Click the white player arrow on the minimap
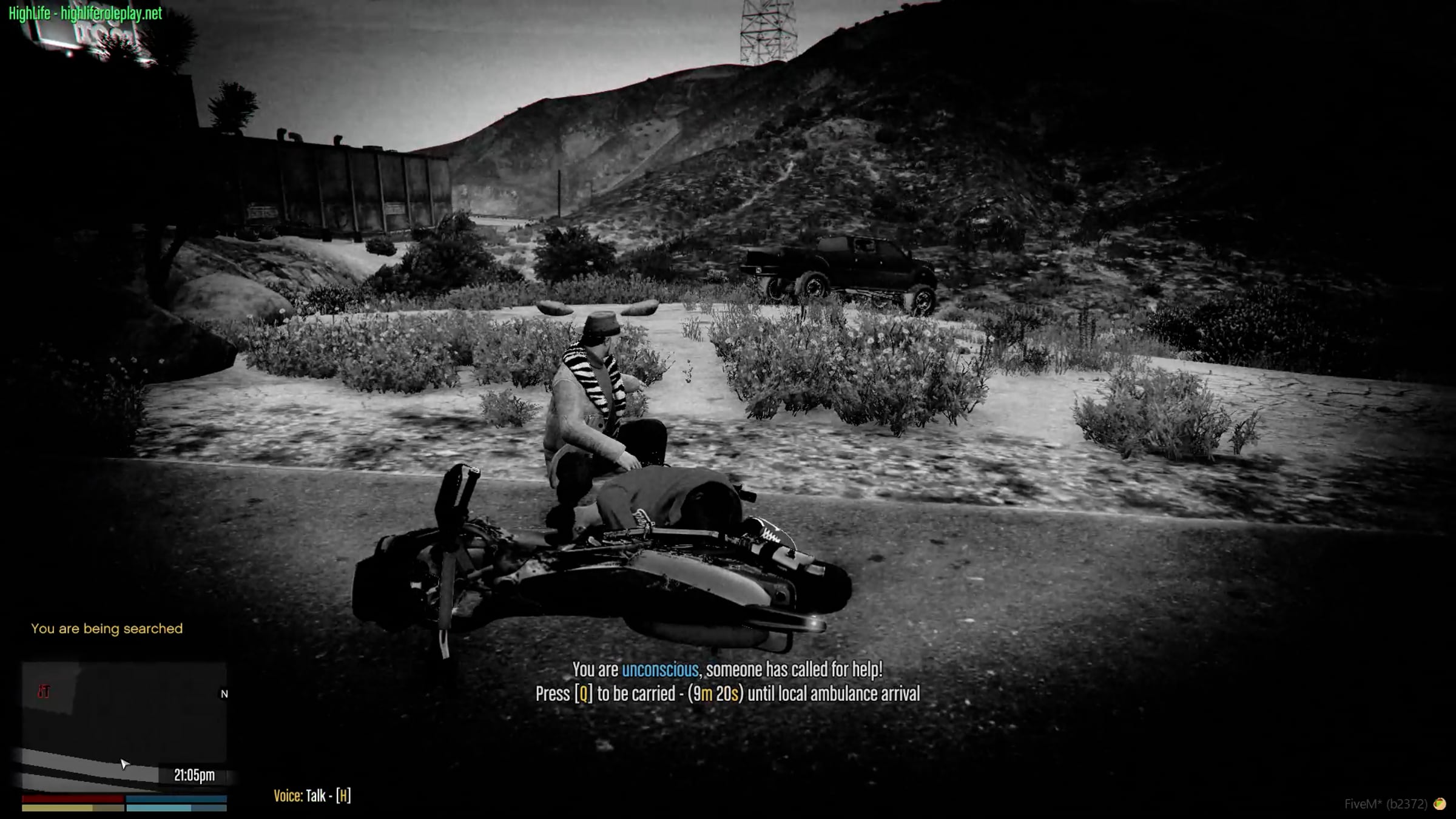This screenshot has height=819, width=1456. pos(124,764)
